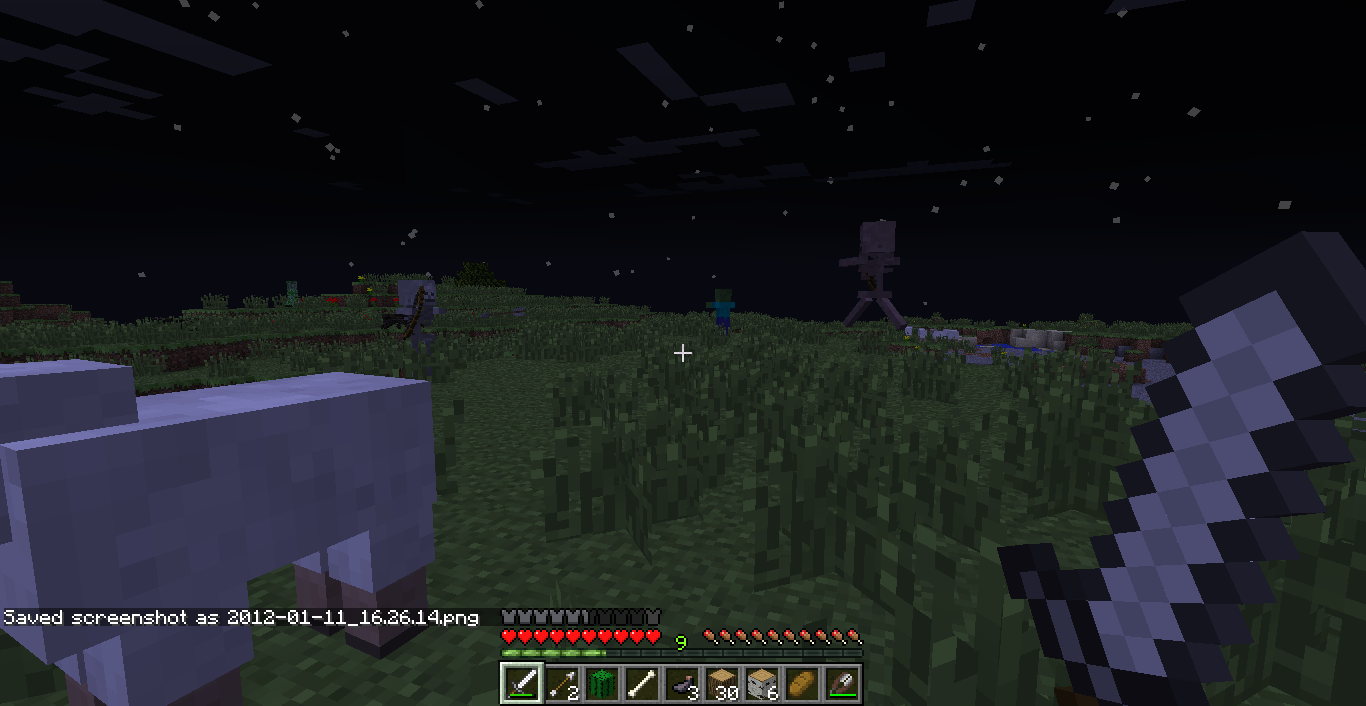Select the flint and steel slot
The image size is (1366, 706).
coord(842,684)
